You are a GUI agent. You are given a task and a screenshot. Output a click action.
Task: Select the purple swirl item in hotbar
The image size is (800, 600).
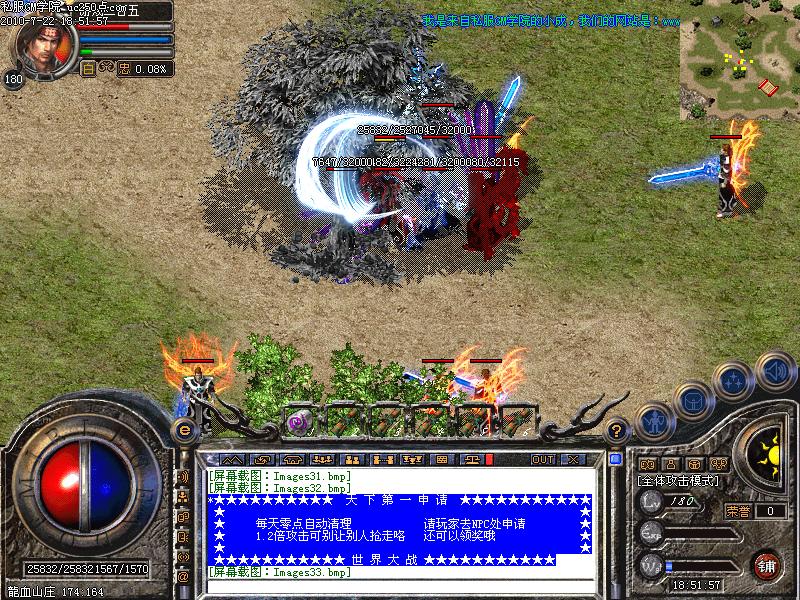(x=299, y=421)
